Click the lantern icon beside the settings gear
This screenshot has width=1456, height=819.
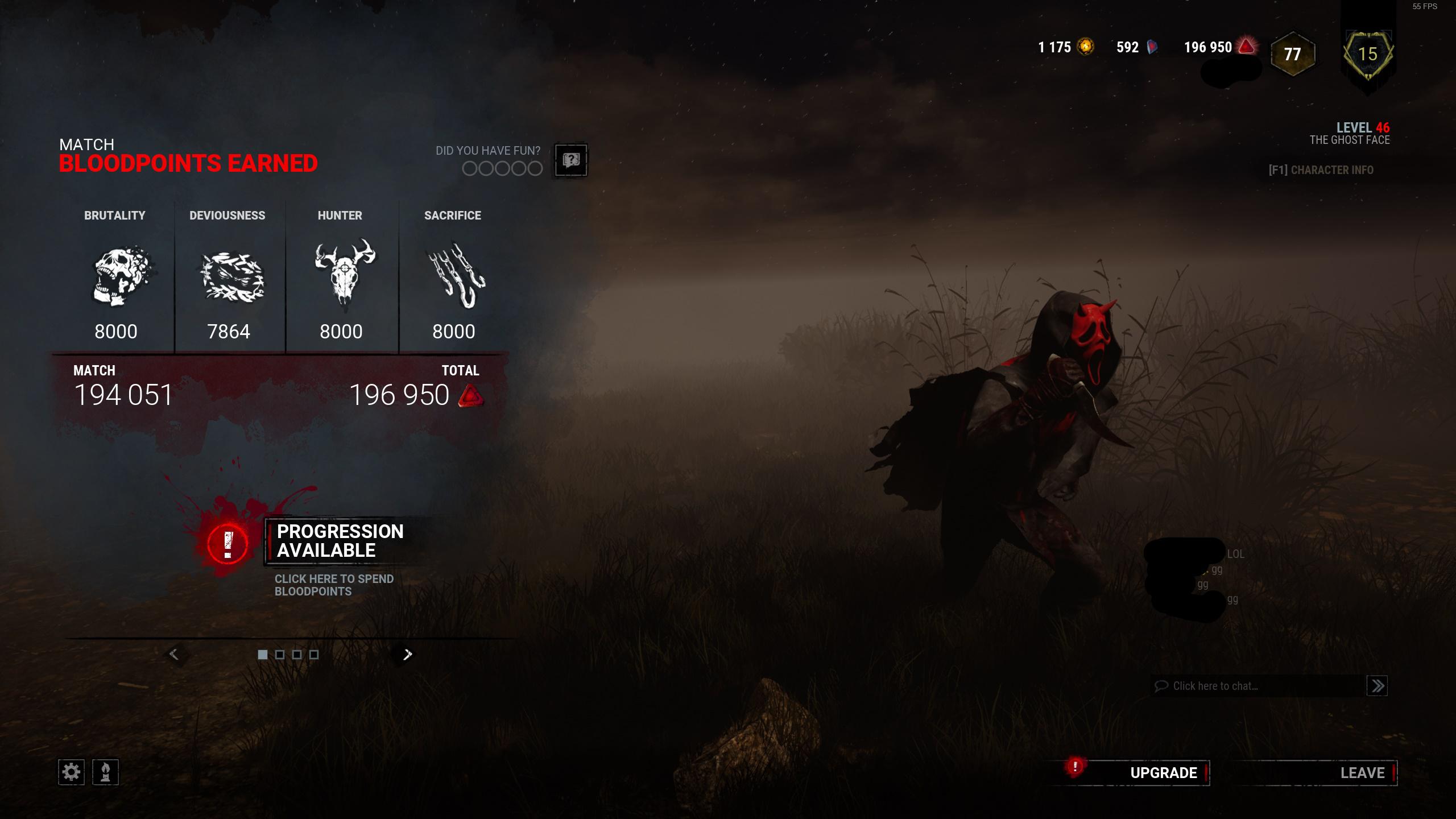[x=105, y=772]
